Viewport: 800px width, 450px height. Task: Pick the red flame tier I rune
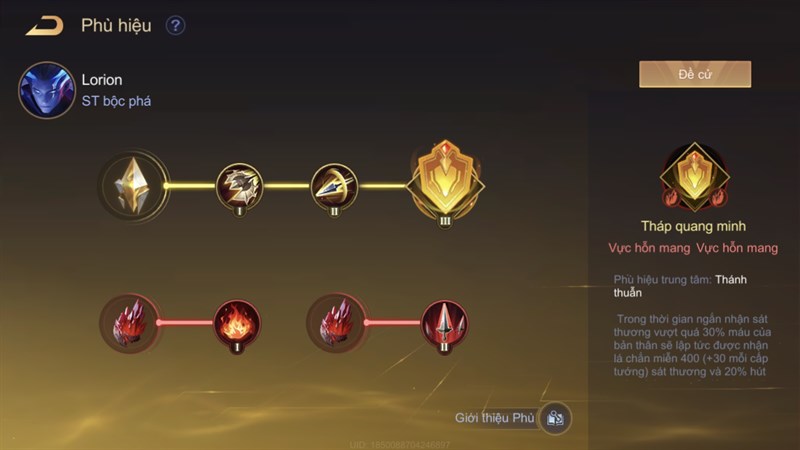pyautogui.click(x=238, y=322)
